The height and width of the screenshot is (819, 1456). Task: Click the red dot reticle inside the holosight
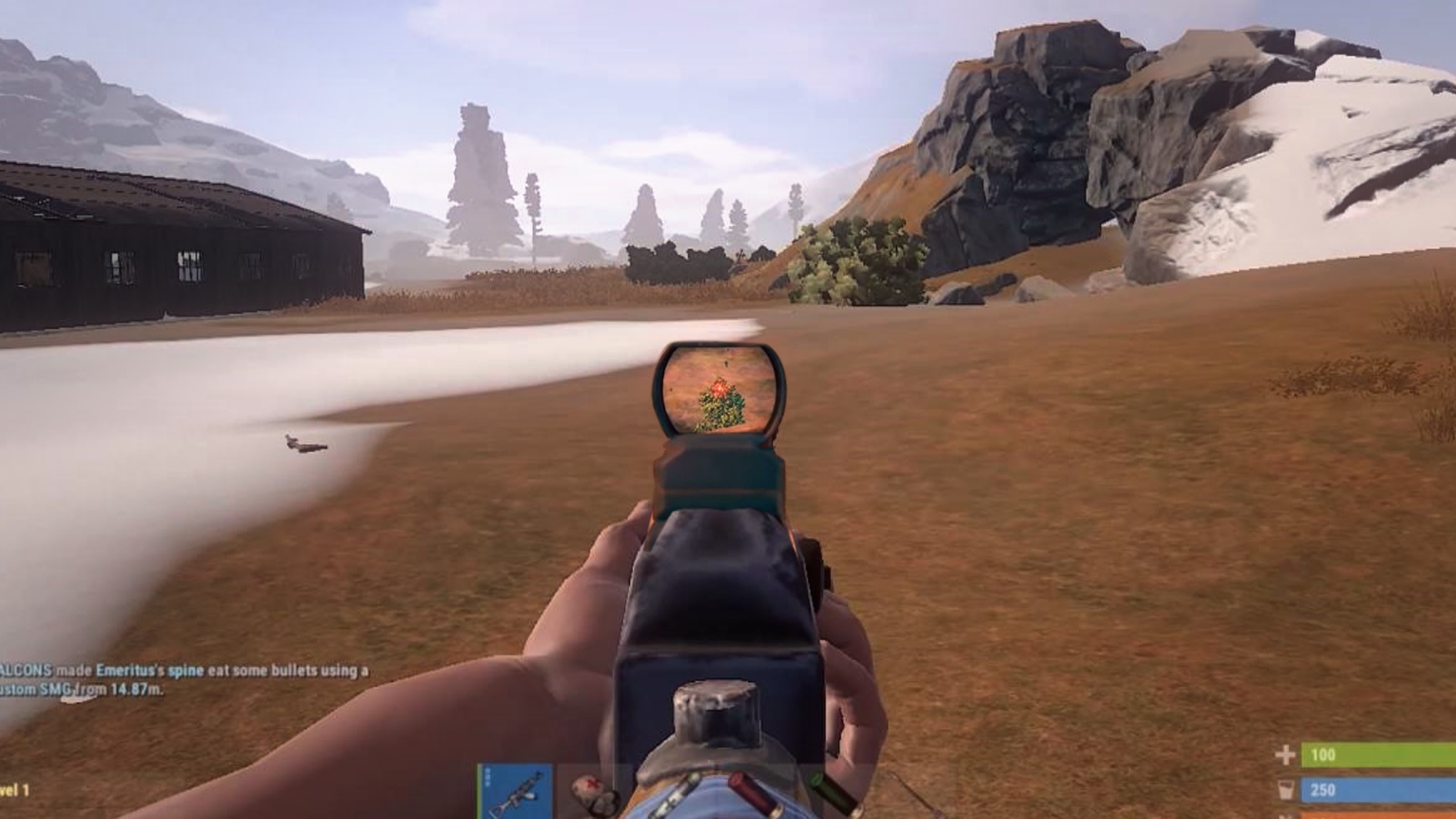(x=720, y=389)
